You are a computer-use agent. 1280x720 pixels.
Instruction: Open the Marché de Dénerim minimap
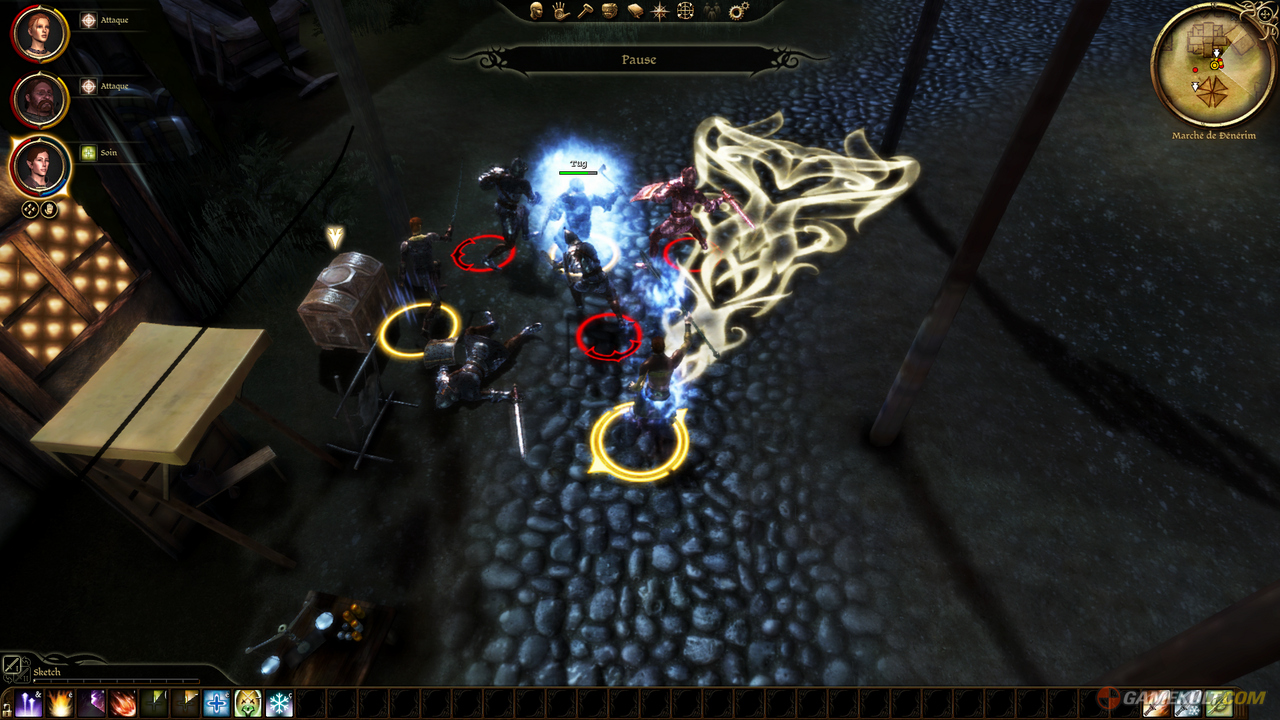click(1214, 64)
